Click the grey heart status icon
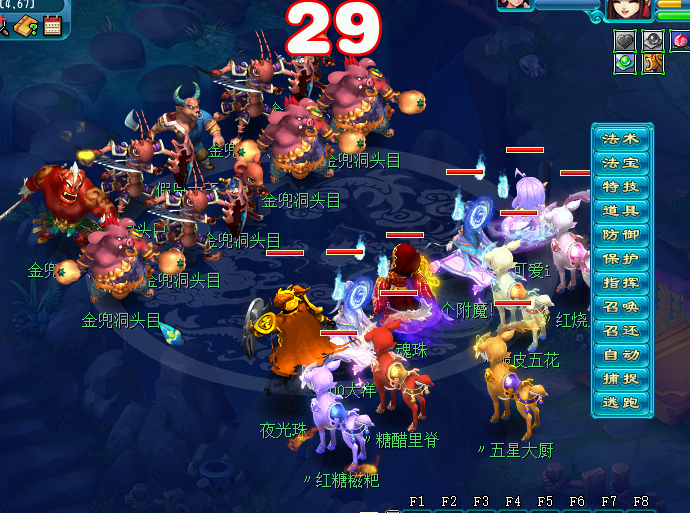 625,40
